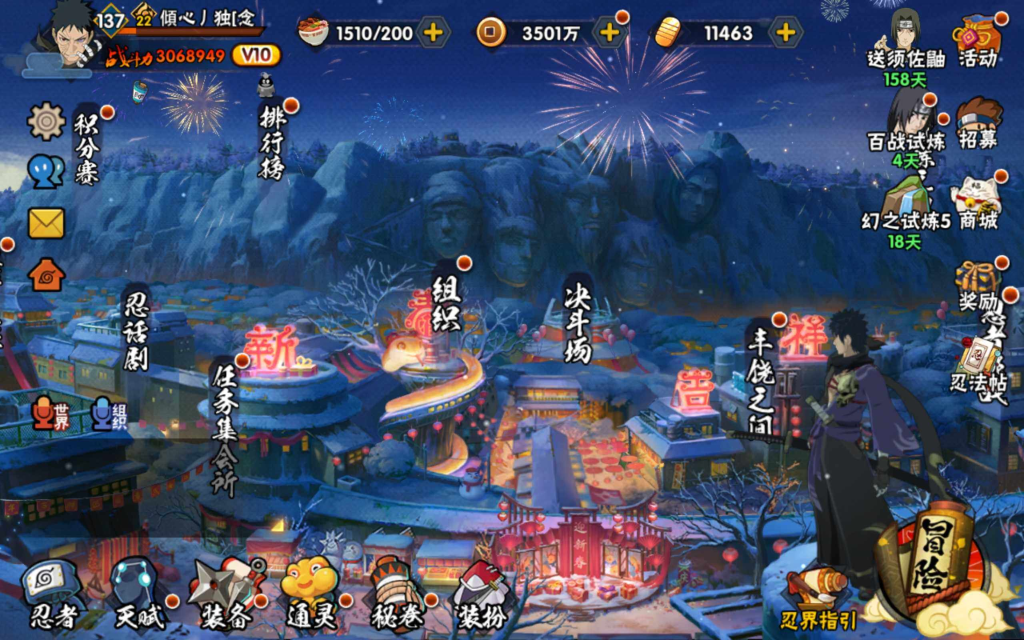Image resolution: width=1024 pixels, height=640 pixels.
Task: Open the 秘卷 secret scroll menu
Action: click(394, 595)
